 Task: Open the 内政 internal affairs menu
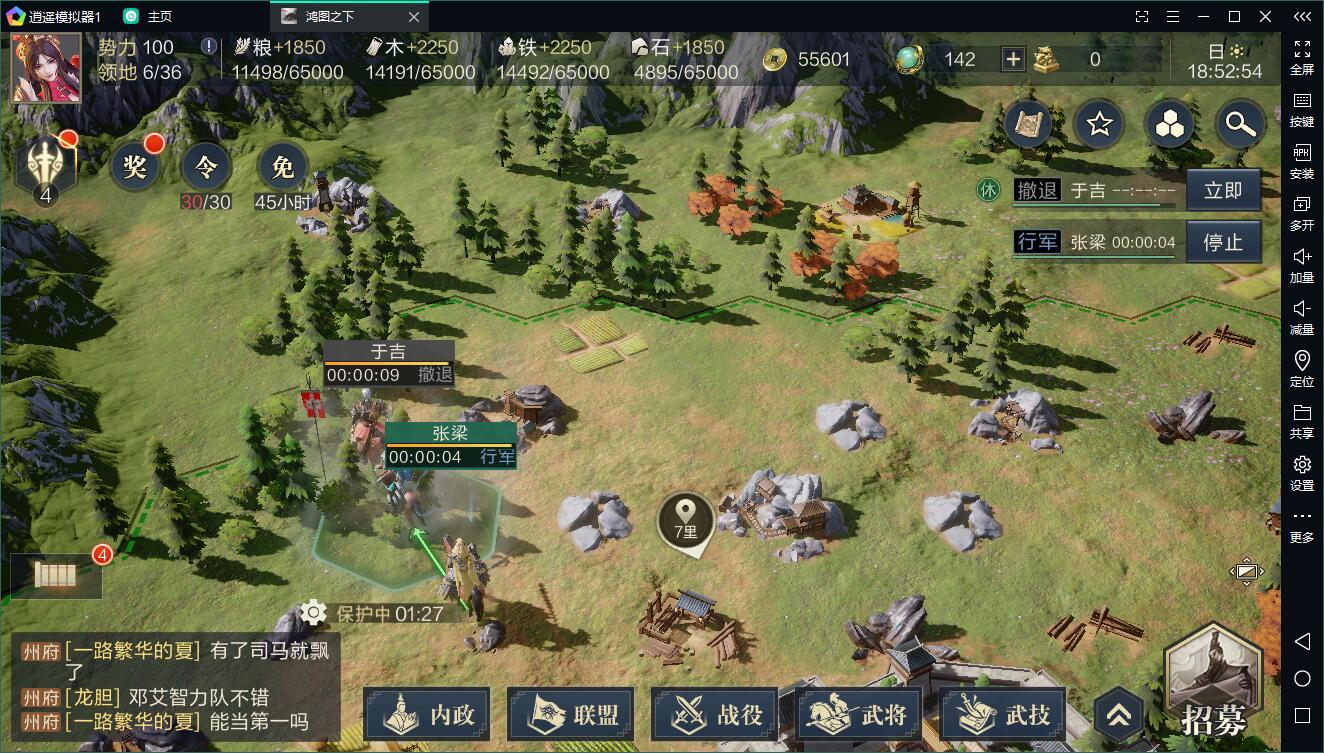point(426,714)
